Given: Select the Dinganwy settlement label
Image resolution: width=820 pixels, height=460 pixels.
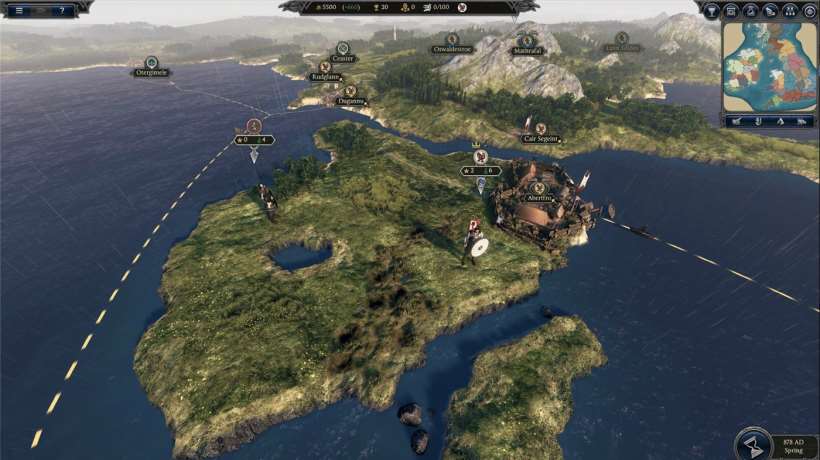Looking at the screenshot, I should coord(351,100).
